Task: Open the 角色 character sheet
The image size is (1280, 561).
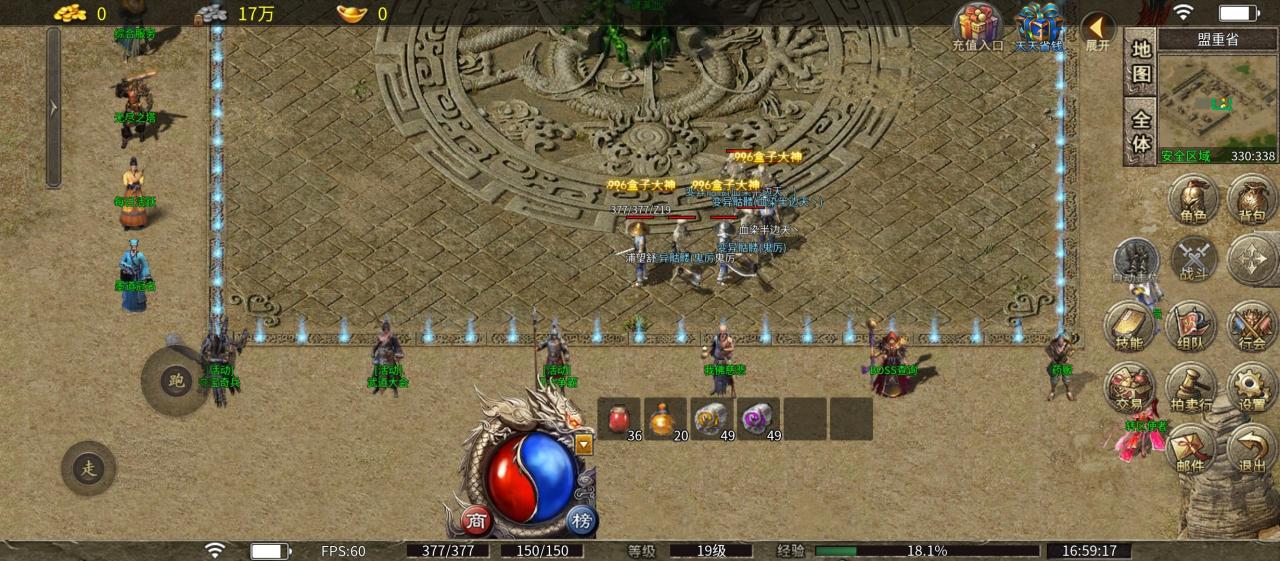Action: 1192,198
